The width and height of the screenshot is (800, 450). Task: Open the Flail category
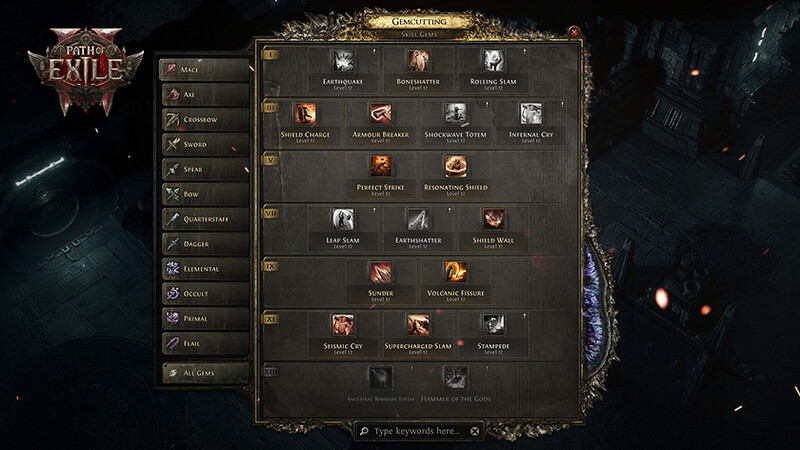(x=206, y=343)
